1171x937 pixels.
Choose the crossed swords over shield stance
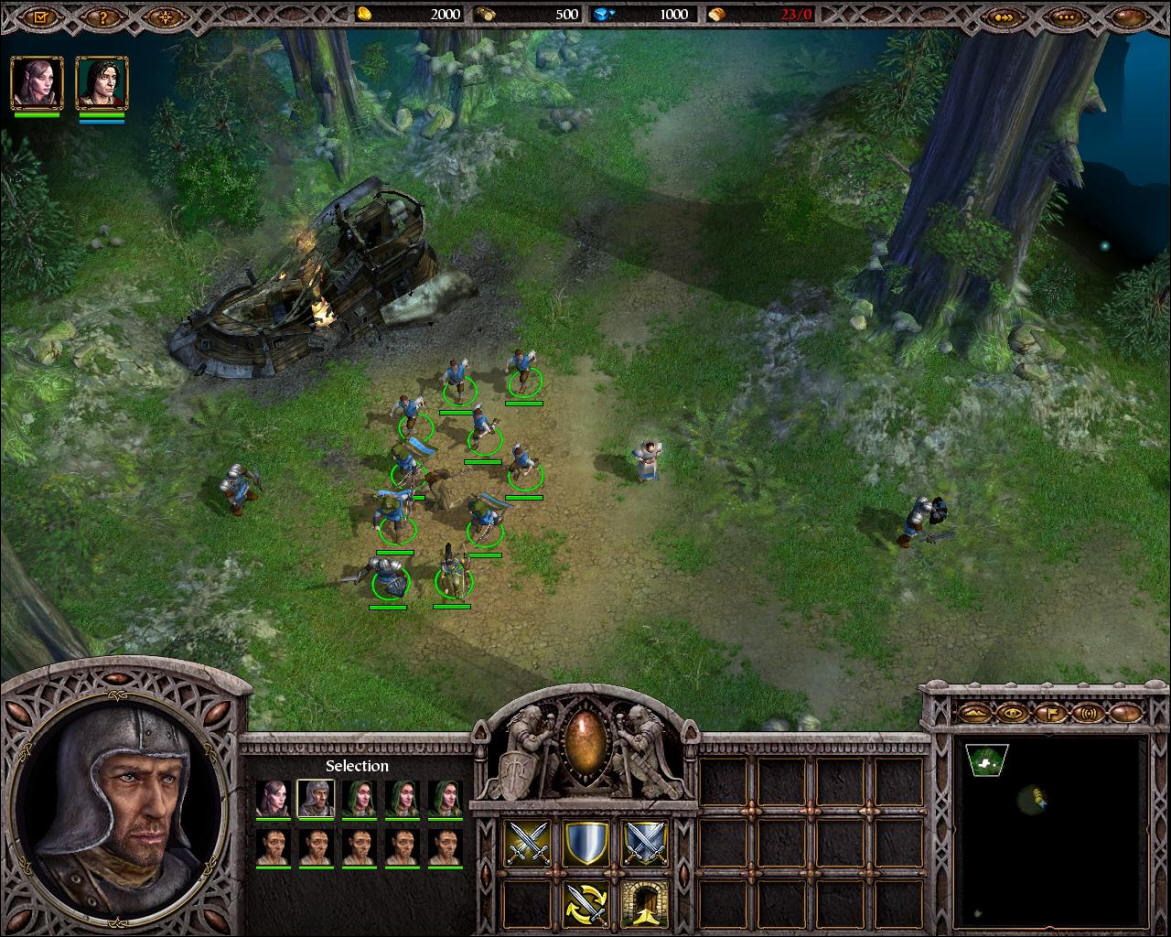click(x=645, y=843)
